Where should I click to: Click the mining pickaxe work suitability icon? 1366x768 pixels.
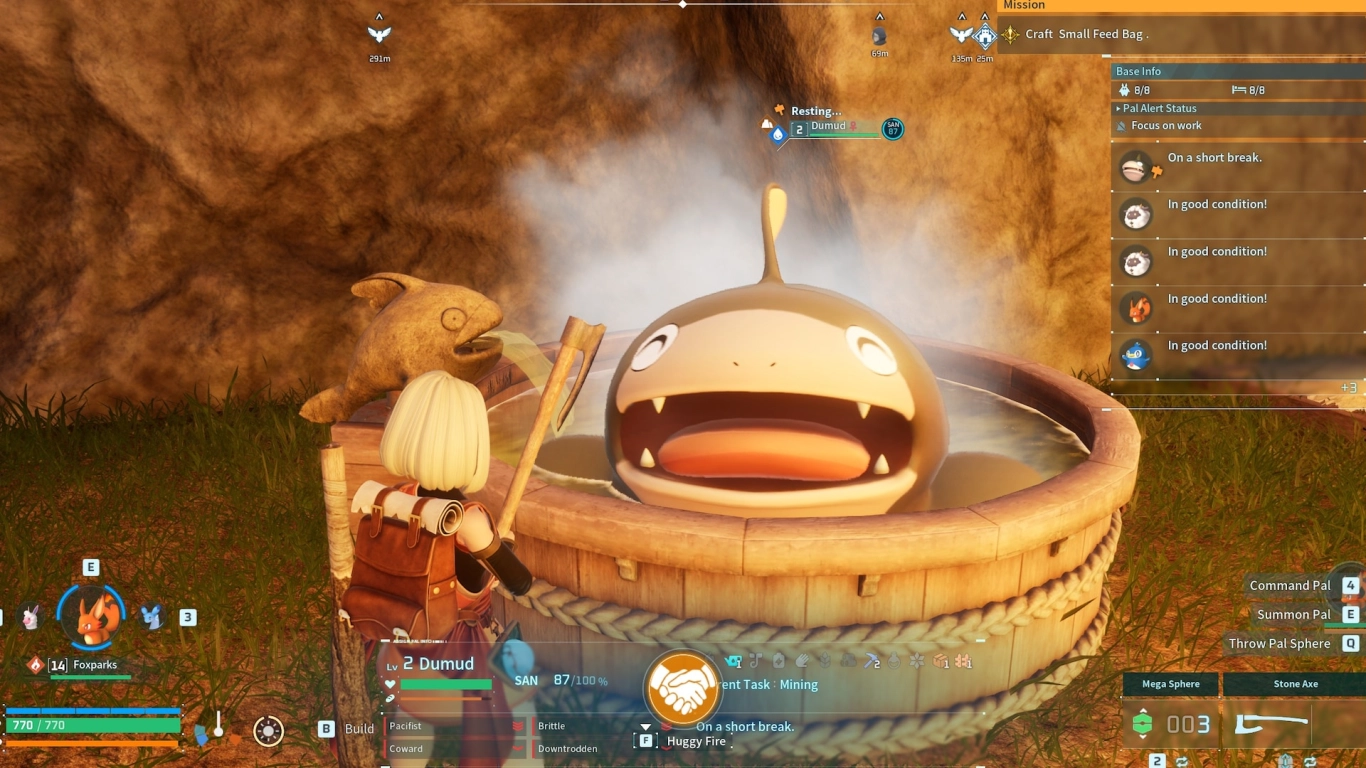[x=872, y=661]
